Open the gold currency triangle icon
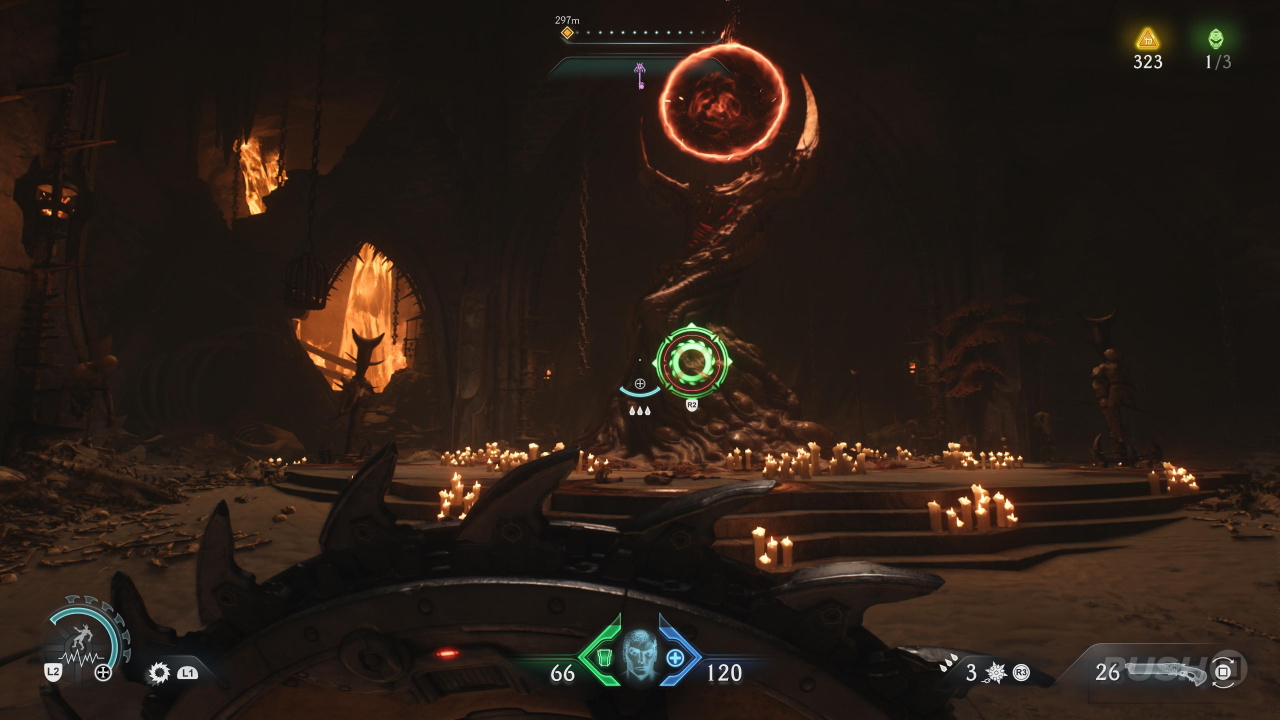 (1147, 39)
